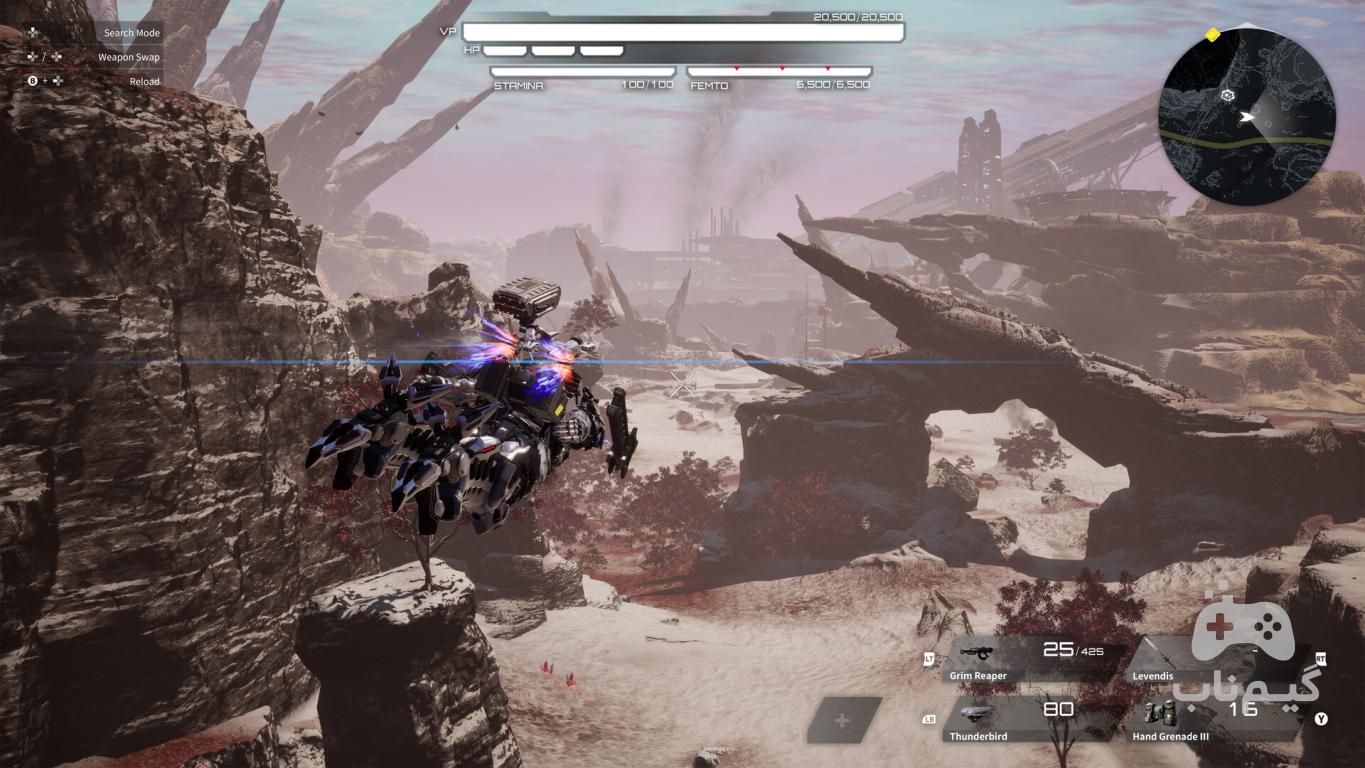Click the yellow diamond marker on minimap

1212,35
